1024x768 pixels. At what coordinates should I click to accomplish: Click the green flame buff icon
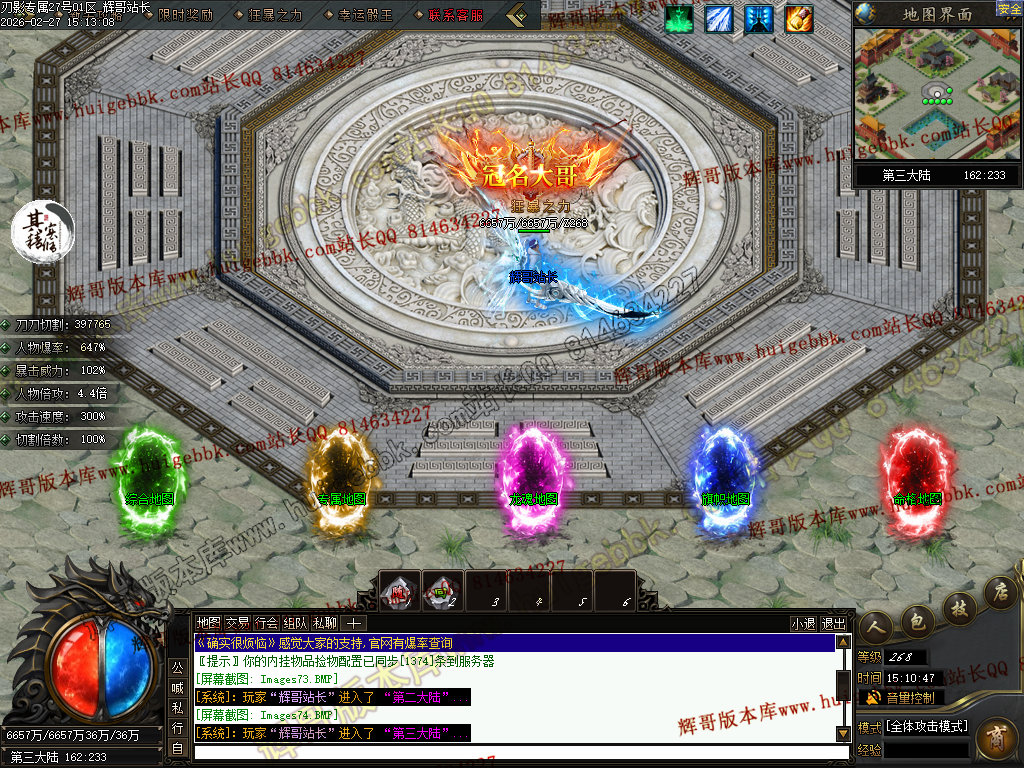(x=679, y=19)
